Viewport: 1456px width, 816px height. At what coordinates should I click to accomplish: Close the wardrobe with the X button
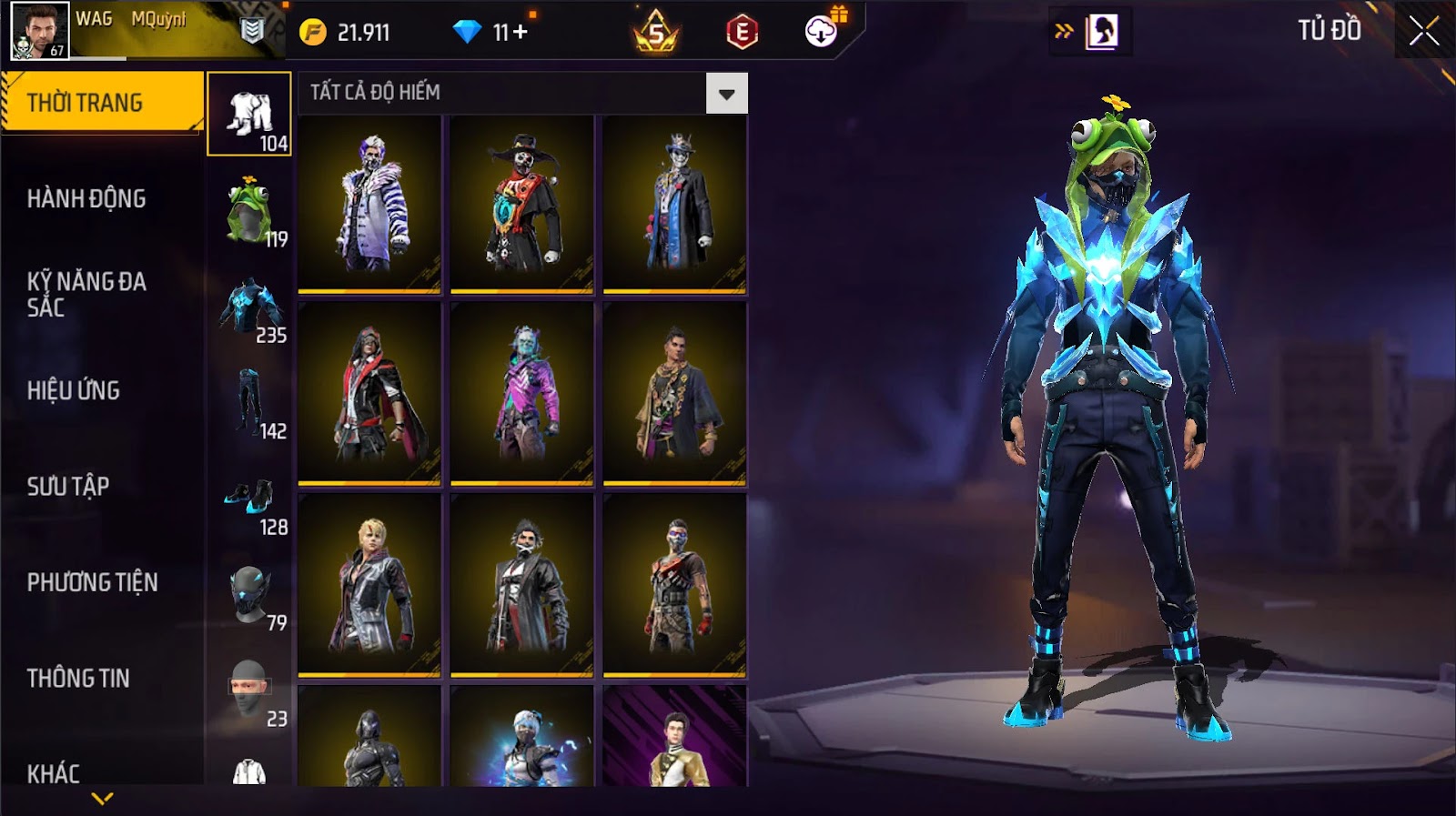point(1423,32)
